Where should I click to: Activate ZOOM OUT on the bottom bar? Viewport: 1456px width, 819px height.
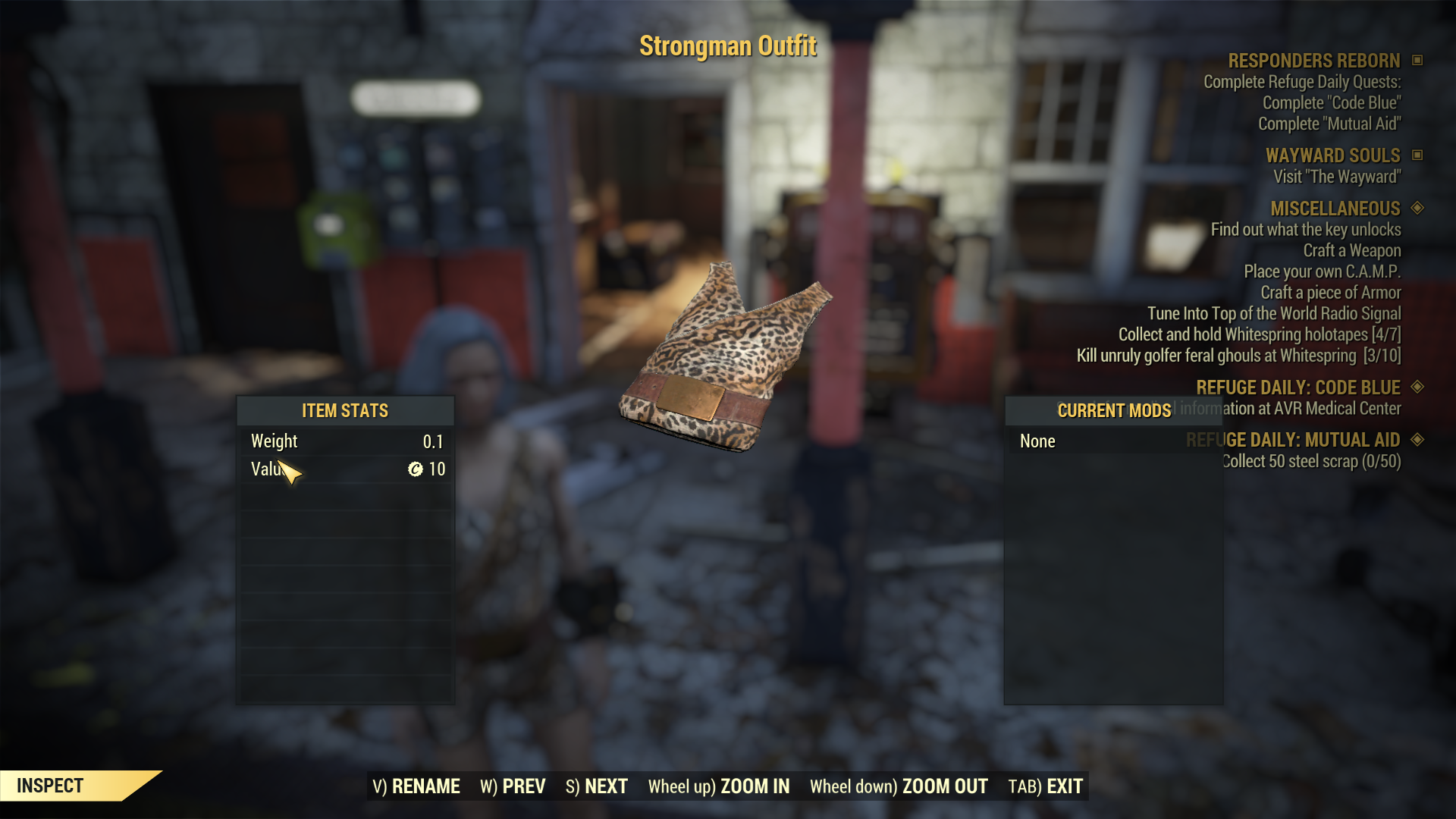point(899,786)
